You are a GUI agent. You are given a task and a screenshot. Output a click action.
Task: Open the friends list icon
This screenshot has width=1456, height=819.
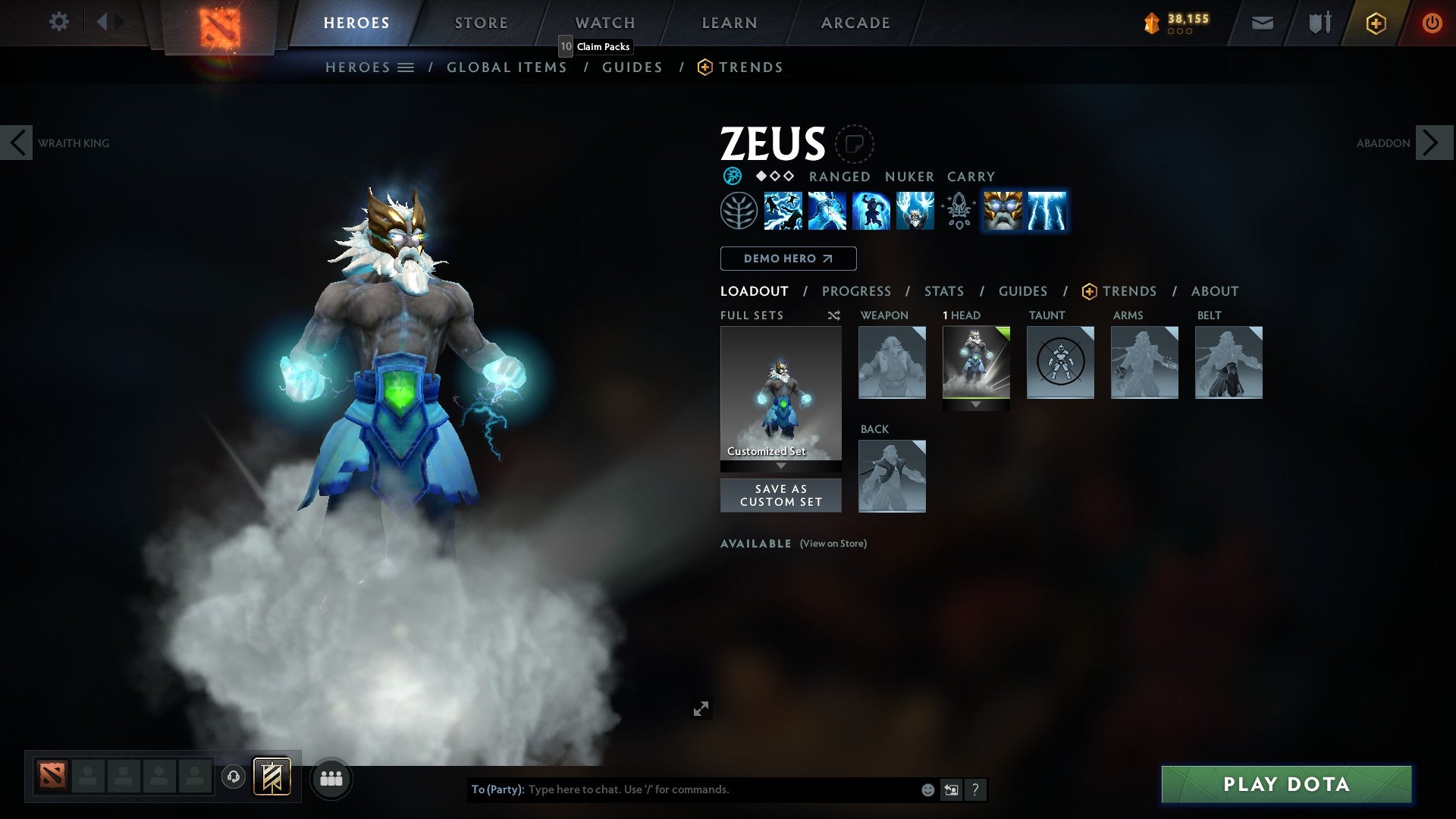[x=331, y=778]
